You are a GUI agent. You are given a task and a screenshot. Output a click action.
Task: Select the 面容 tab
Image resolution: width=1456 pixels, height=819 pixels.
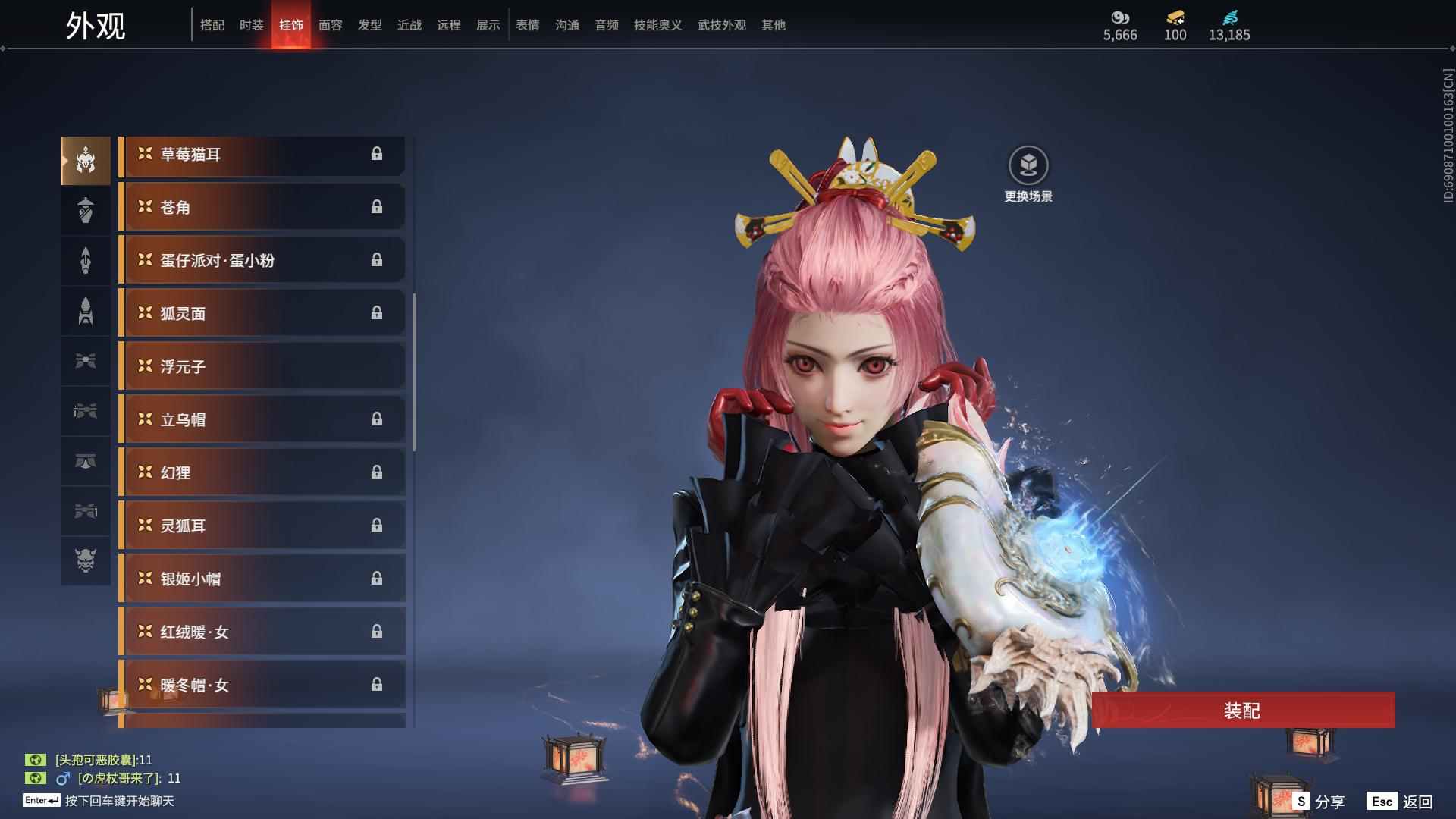(x=330, y=25)
